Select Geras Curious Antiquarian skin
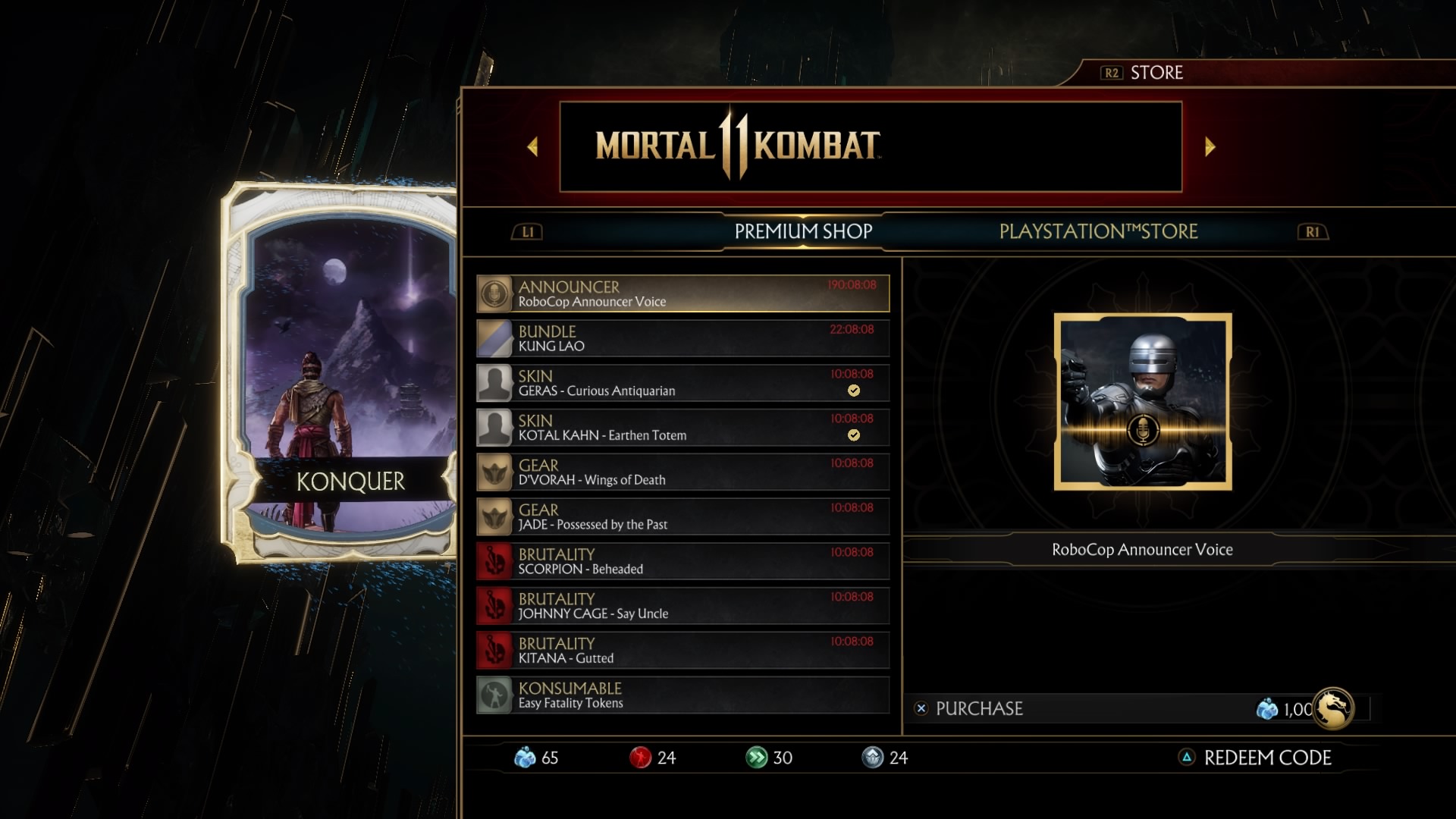 click(682, 384)
